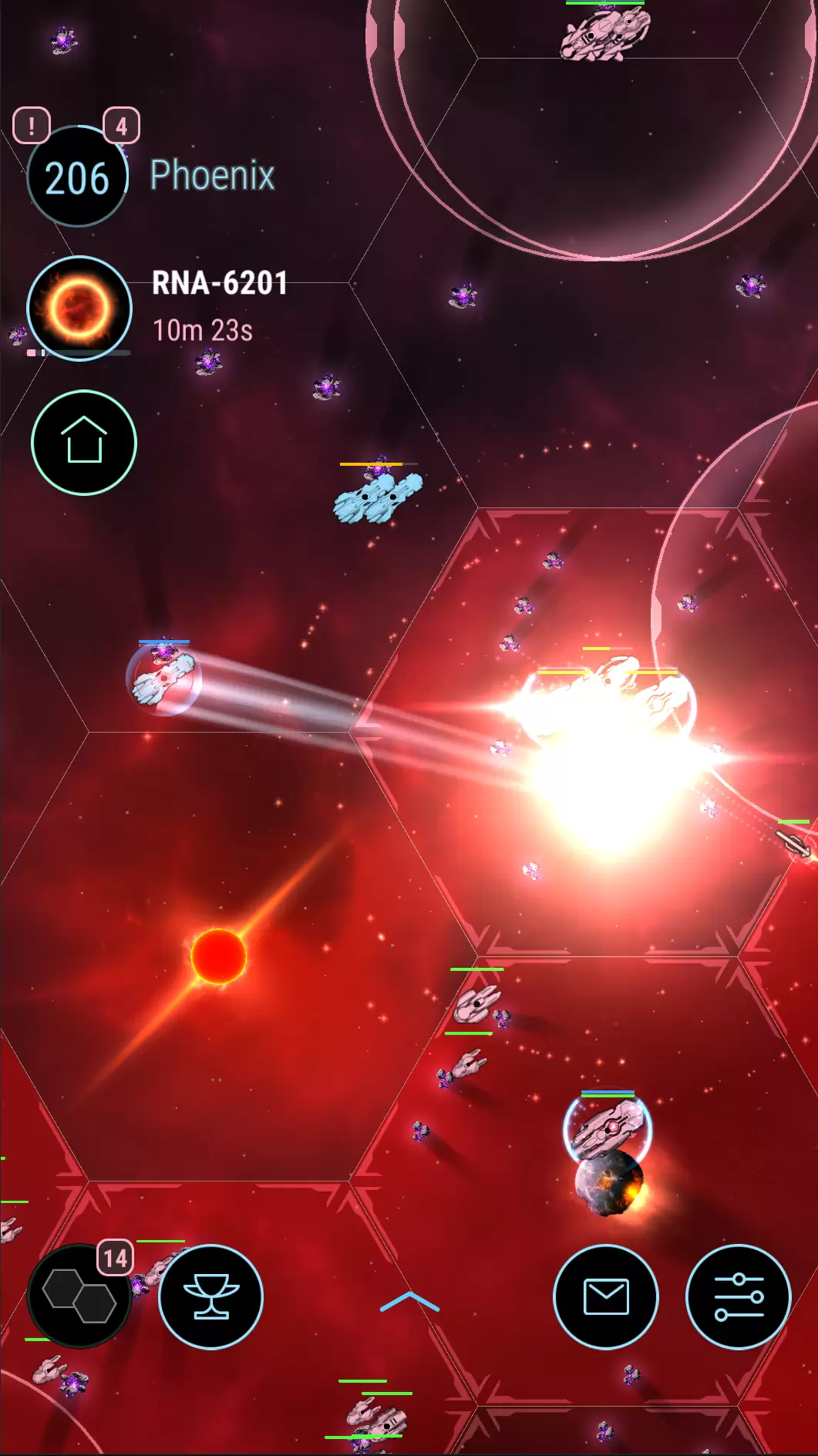818x1456 pixels.
Task: Open the trophy leaderboard button
Action: [x=210, y=1296]
